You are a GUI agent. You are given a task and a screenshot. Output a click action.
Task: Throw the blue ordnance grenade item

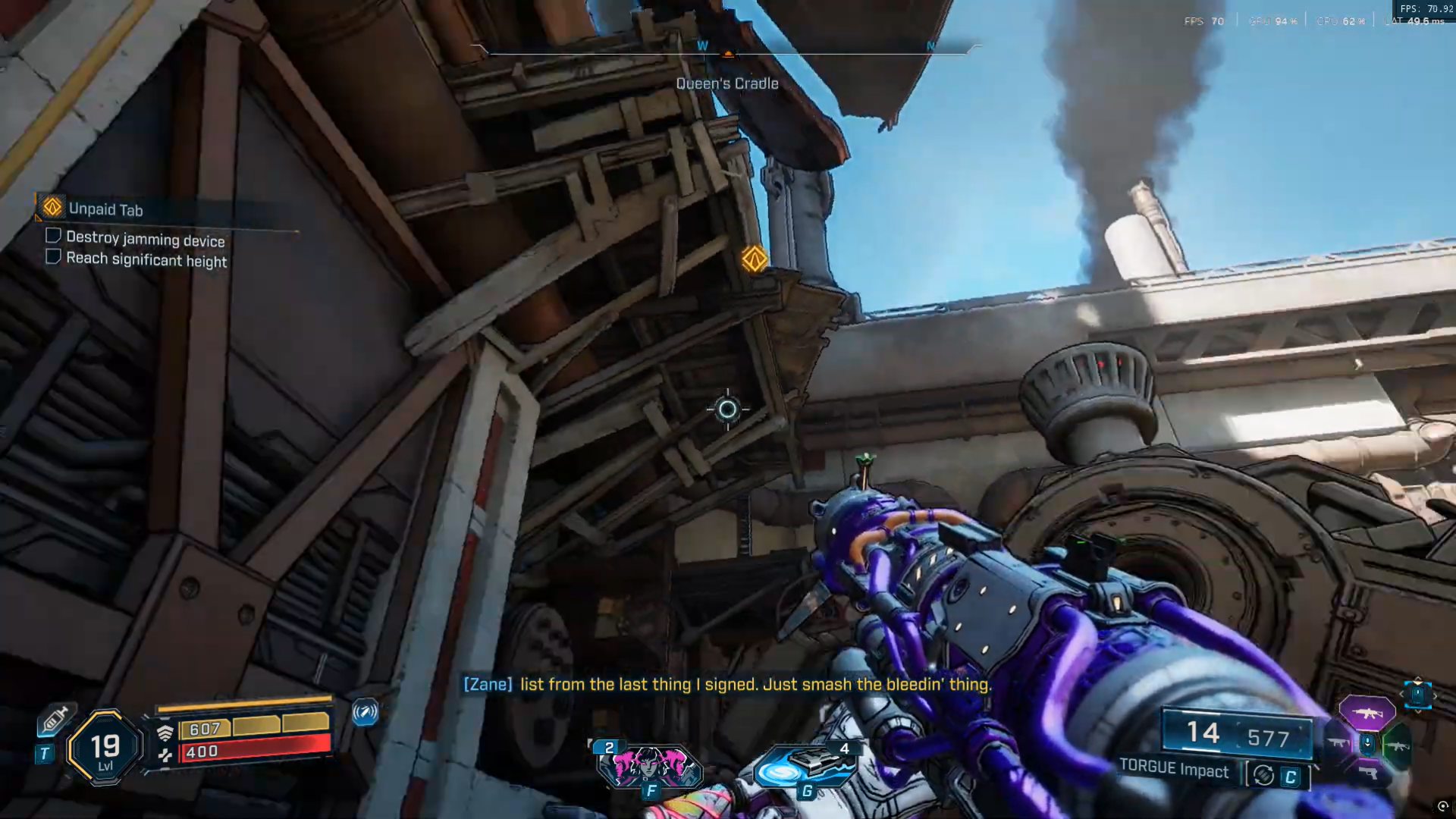(x=805, y=766)
